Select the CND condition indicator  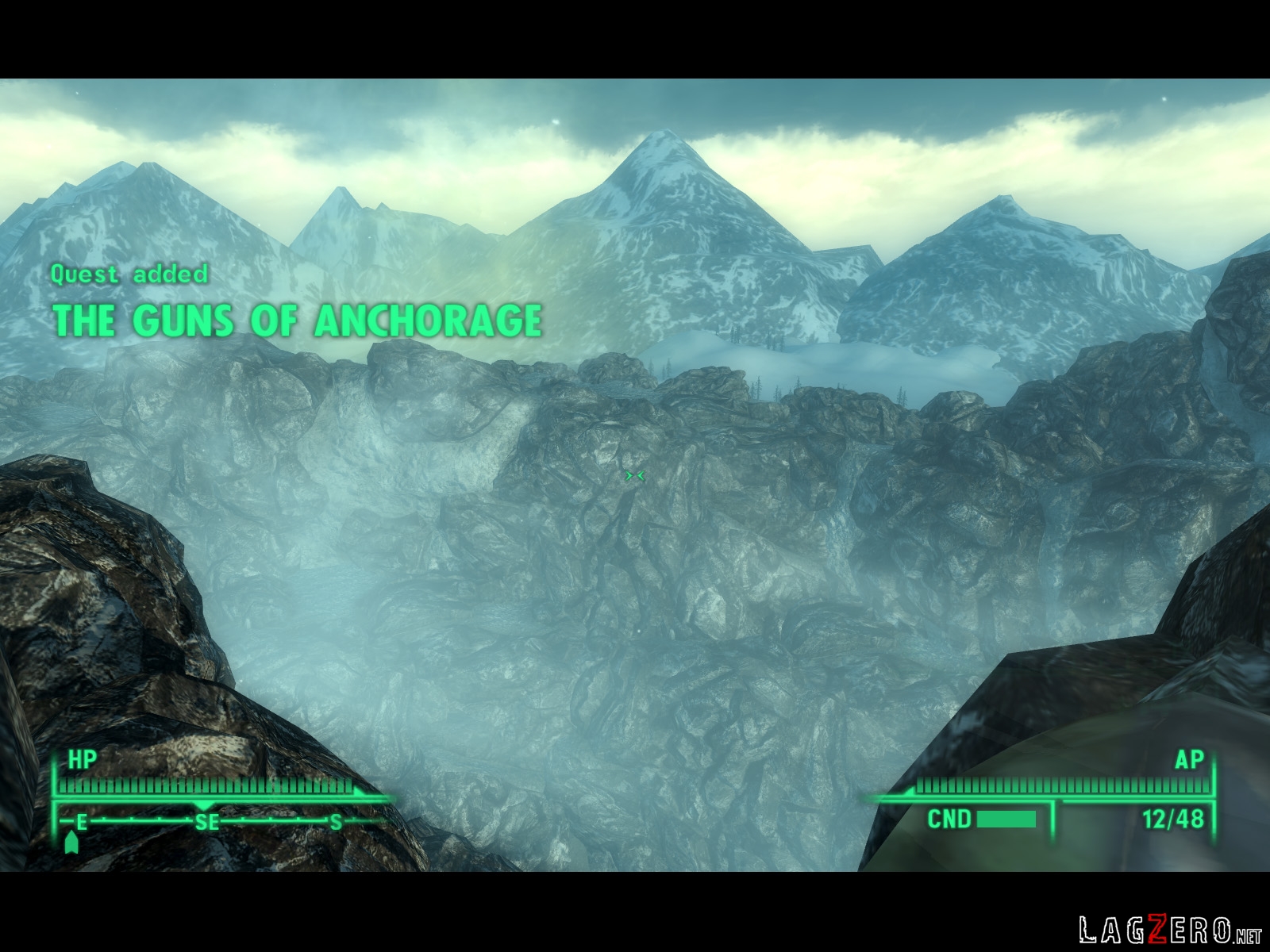tap(950, 818)
